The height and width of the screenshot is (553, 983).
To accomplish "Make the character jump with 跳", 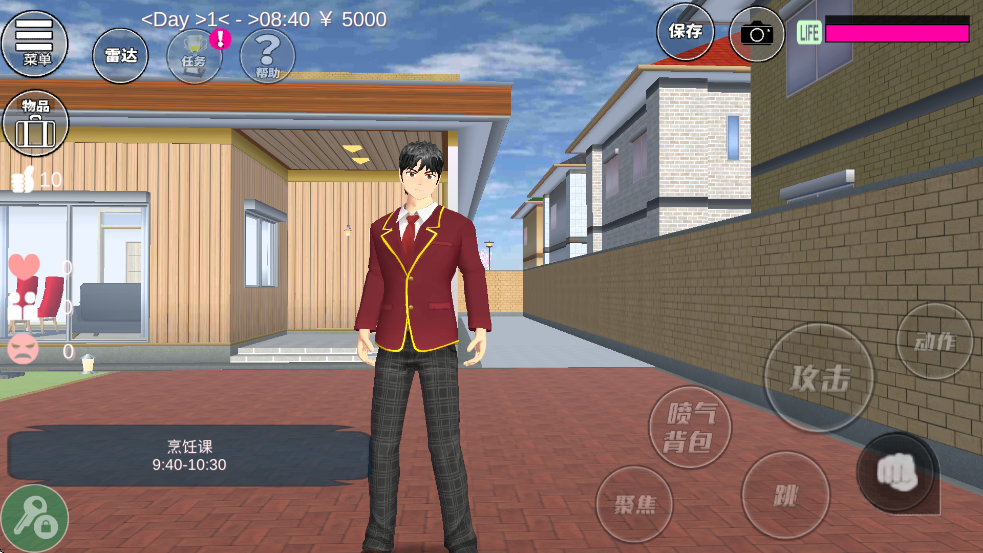I will tap(785, 495).
